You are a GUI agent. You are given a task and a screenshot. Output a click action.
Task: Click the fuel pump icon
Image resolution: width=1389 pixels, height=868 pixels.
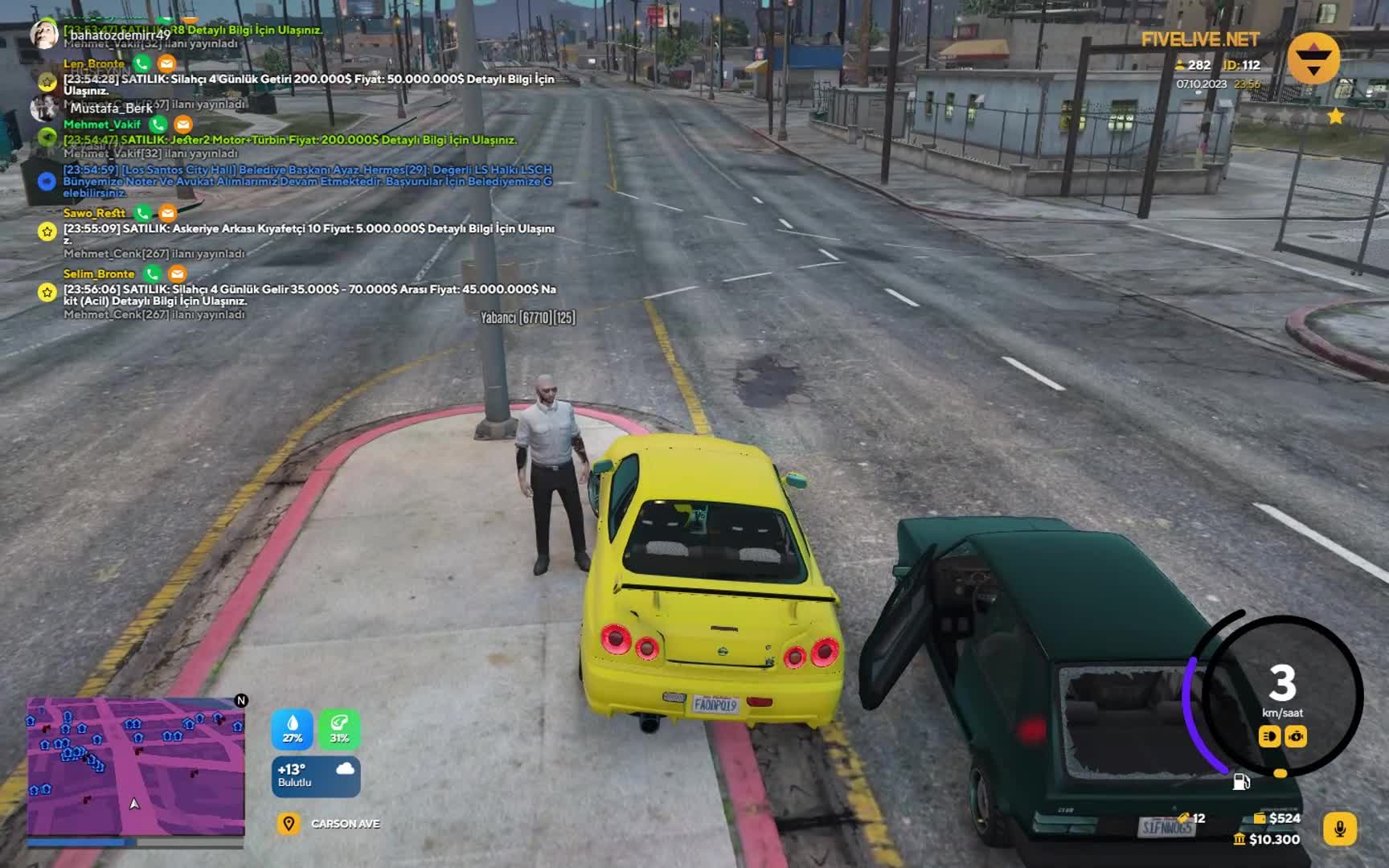[1241, 781]
